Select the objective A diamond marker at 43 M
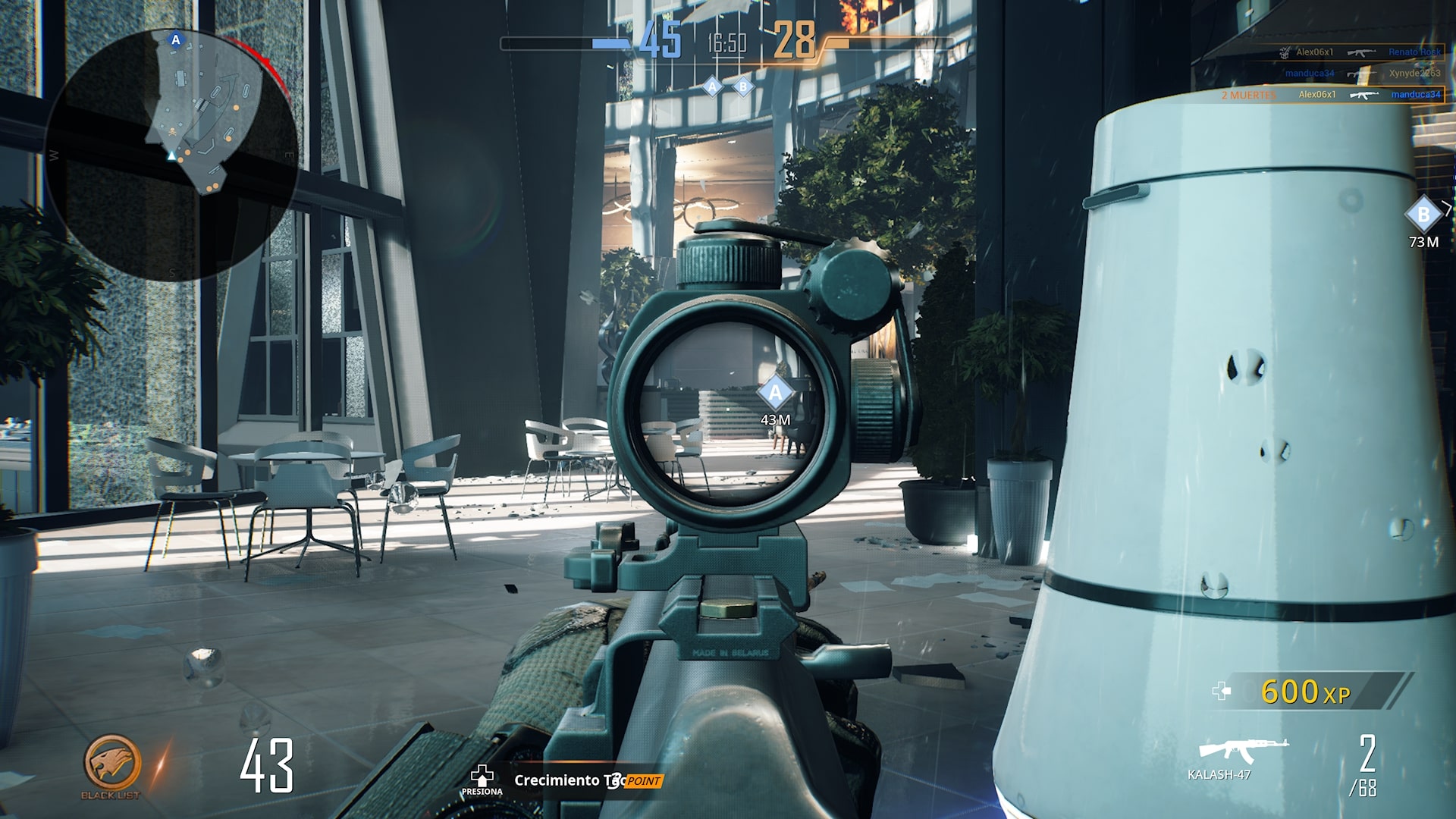Viewport: 1456px width, 819px height. pos(774,394)
